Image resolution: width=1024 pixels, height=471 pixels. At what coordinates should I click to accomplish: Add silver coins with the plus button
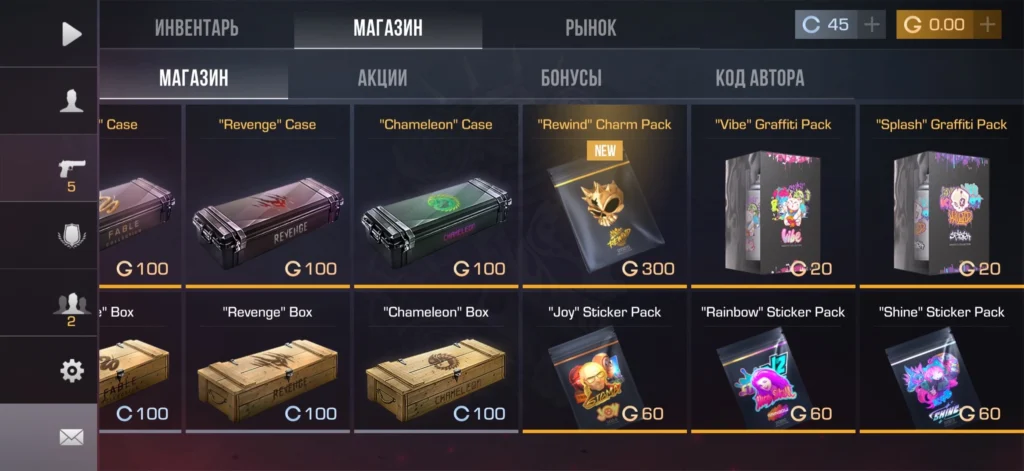pyautogui.click(x=873, y=24)
